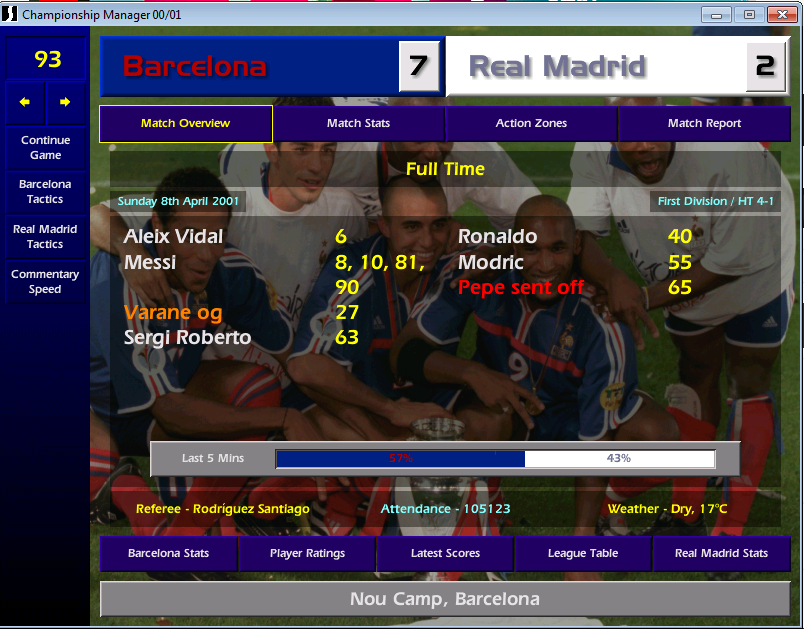Click the left yellow arrow button
804x629 pixels.
(x=25, y=102)
